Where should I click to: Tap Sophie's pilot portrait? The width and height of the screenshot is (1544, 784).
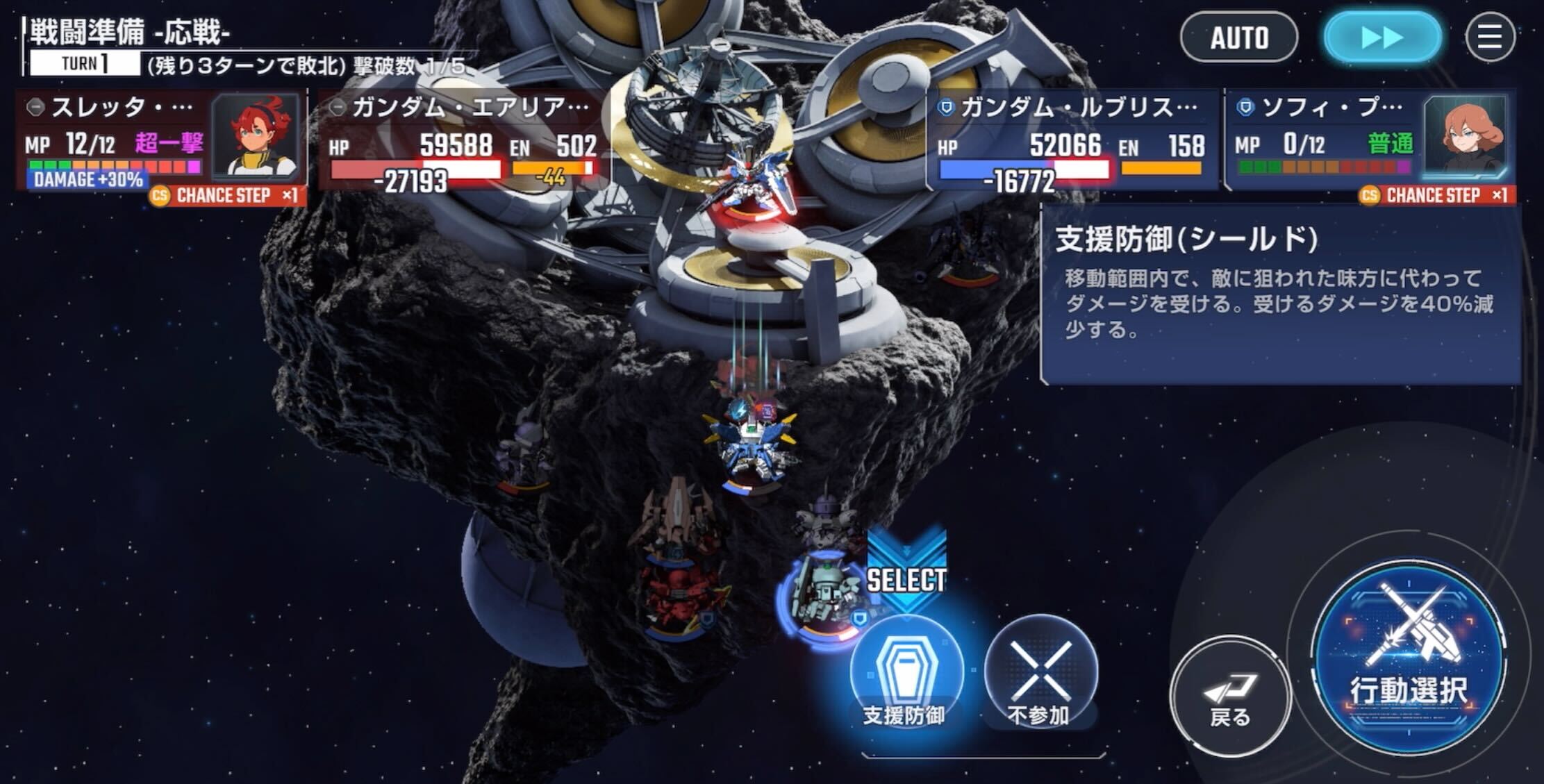click(x=1464, y=137)
